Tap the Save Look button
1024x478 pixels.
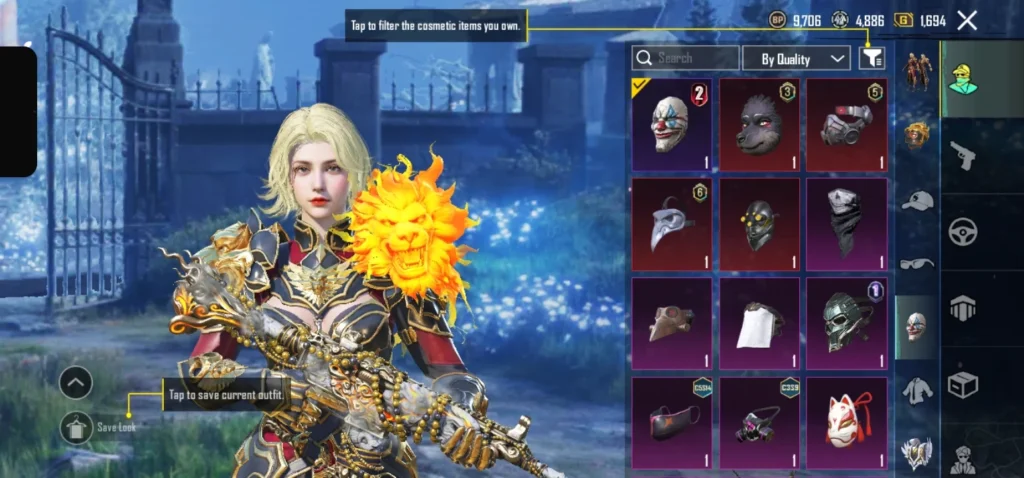point(78,428)
